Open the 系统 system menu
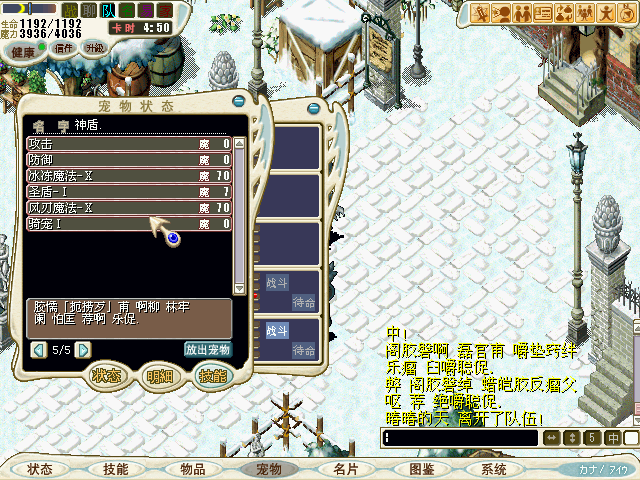This screenshot has width=640, height=480. click(x=494, y=469)
